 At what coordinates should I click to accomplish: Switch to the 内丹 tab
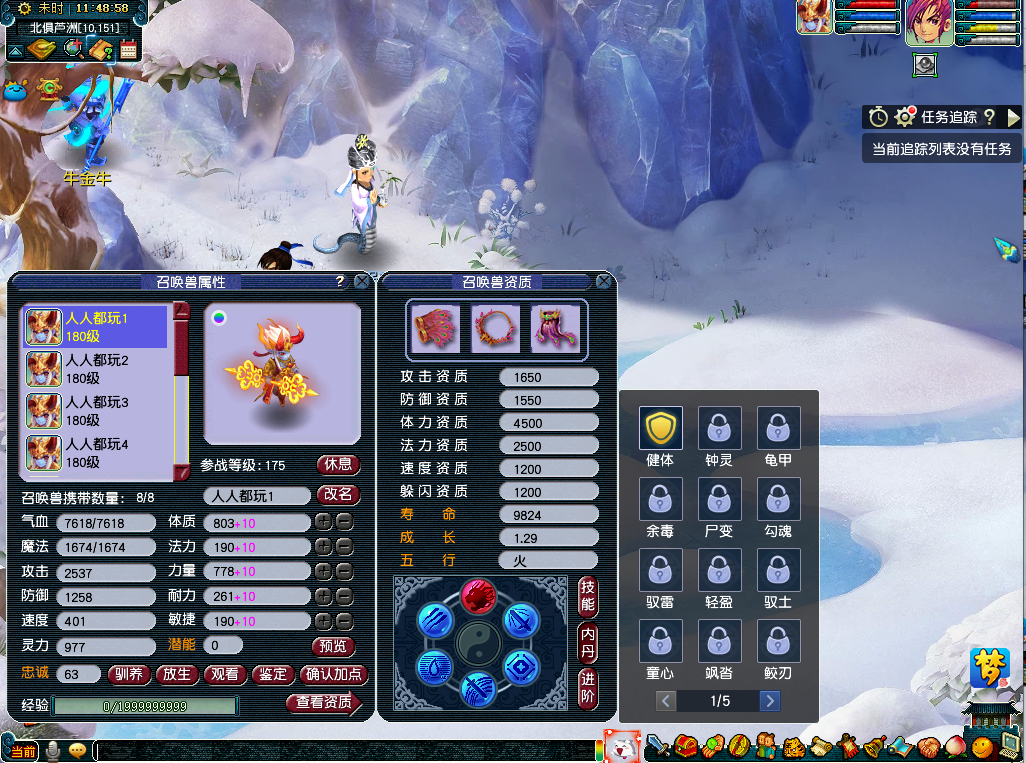tap(589, 643)
